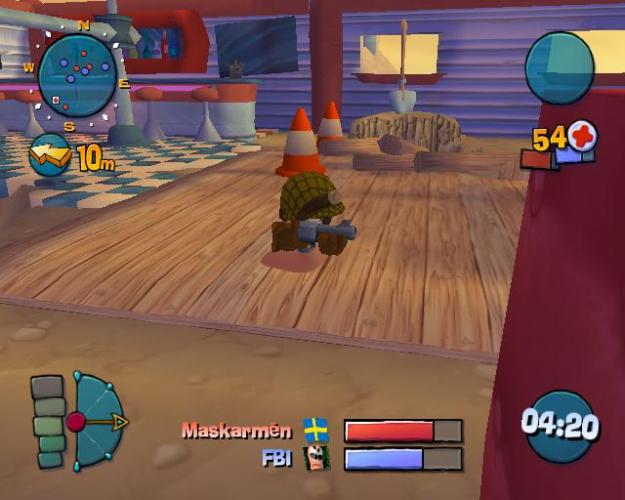Viewport: 625px width, 500px height.
Task: Click the red cross health icon
Action: tap(582, 136)
